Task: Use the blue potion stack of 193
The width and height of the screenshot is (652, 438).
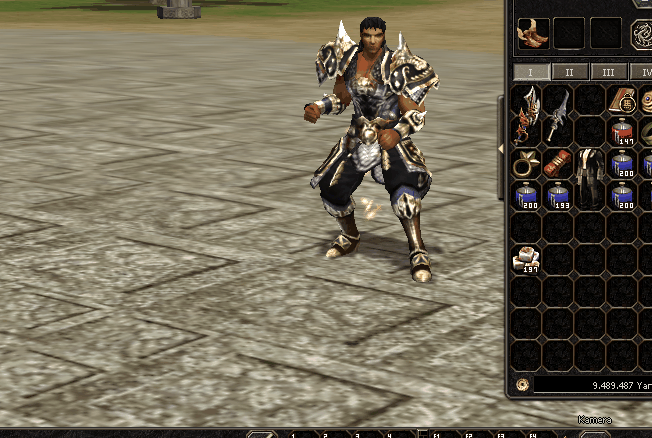Action: click(x=558, y=195)
